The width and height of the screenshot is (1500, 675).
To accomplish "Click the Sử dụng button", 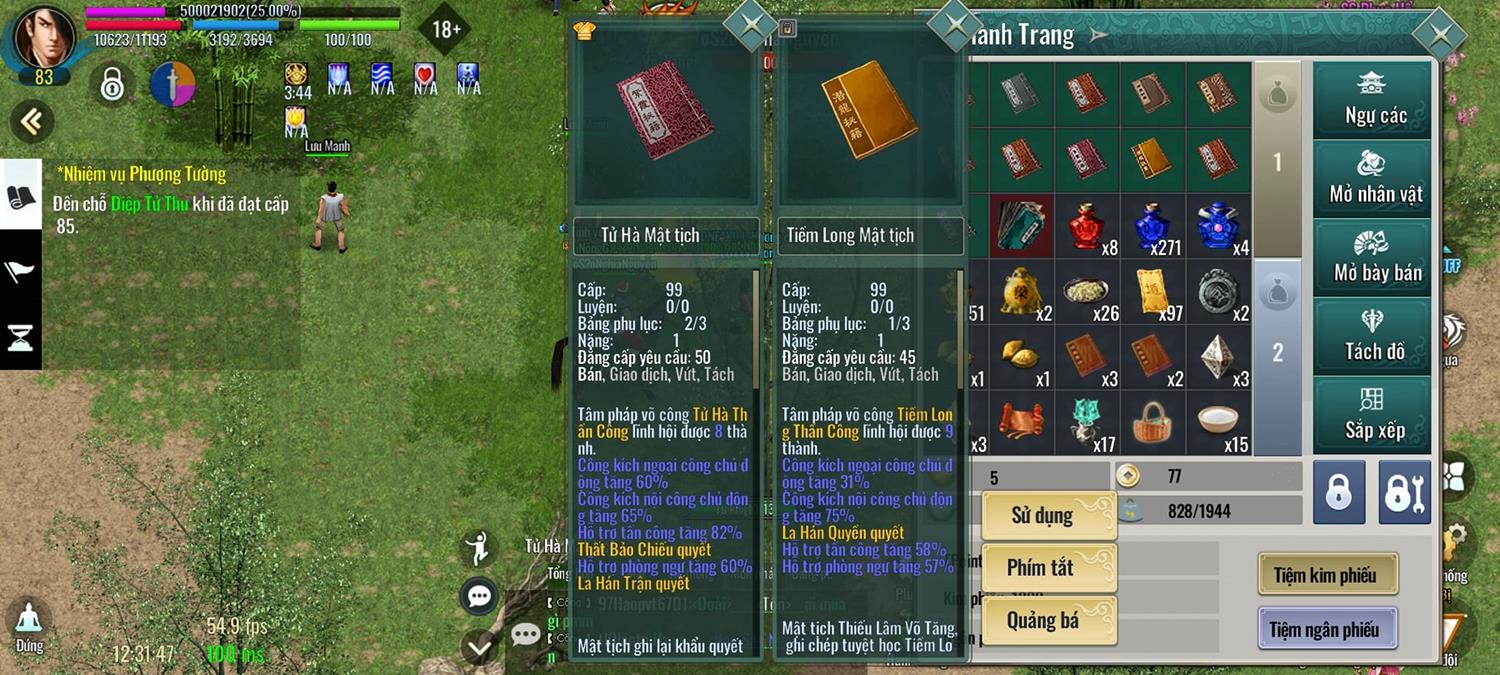I will (1048, 516).
